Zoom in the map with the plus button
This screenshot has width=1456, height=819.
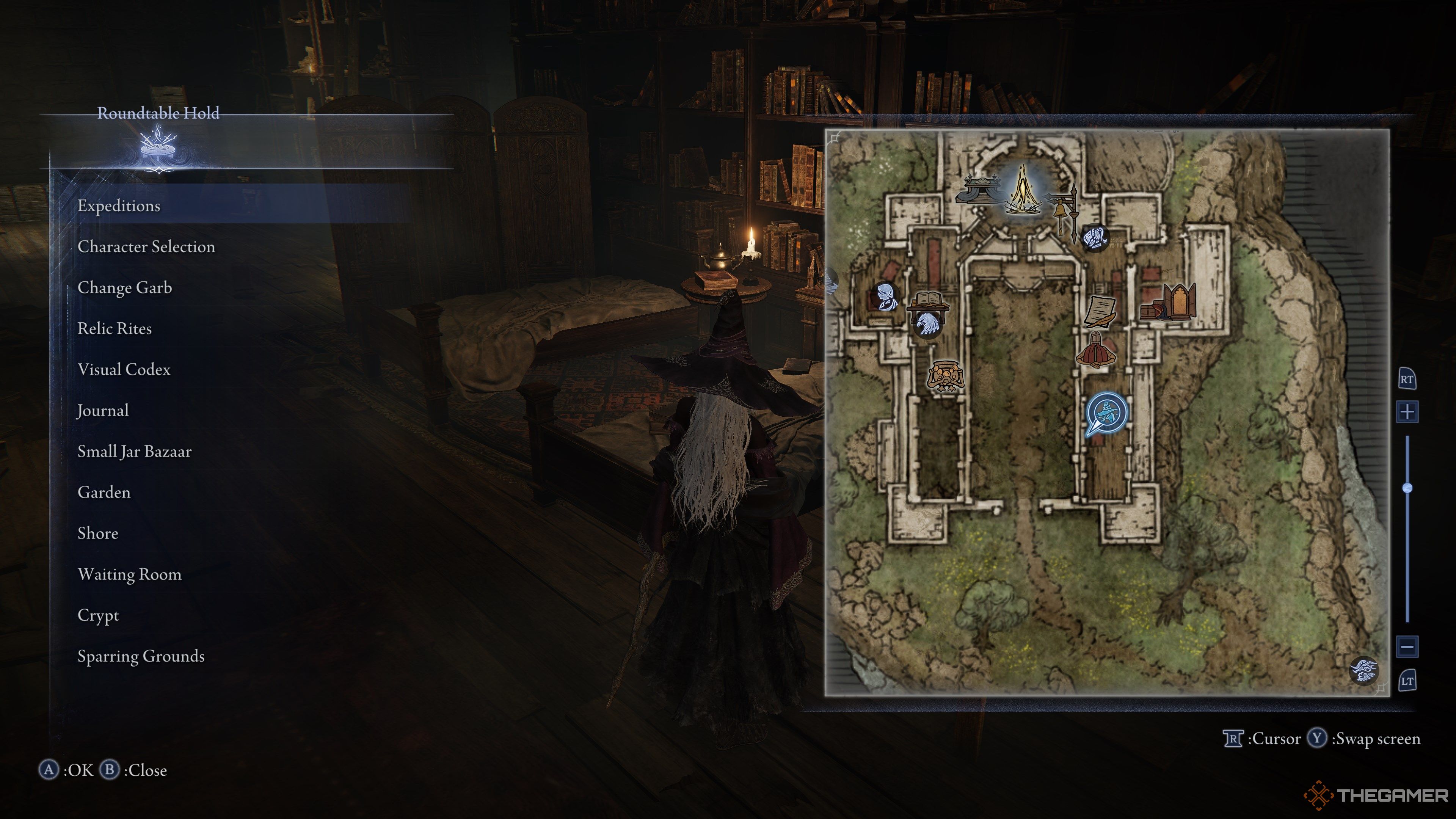pos(1407,412)
